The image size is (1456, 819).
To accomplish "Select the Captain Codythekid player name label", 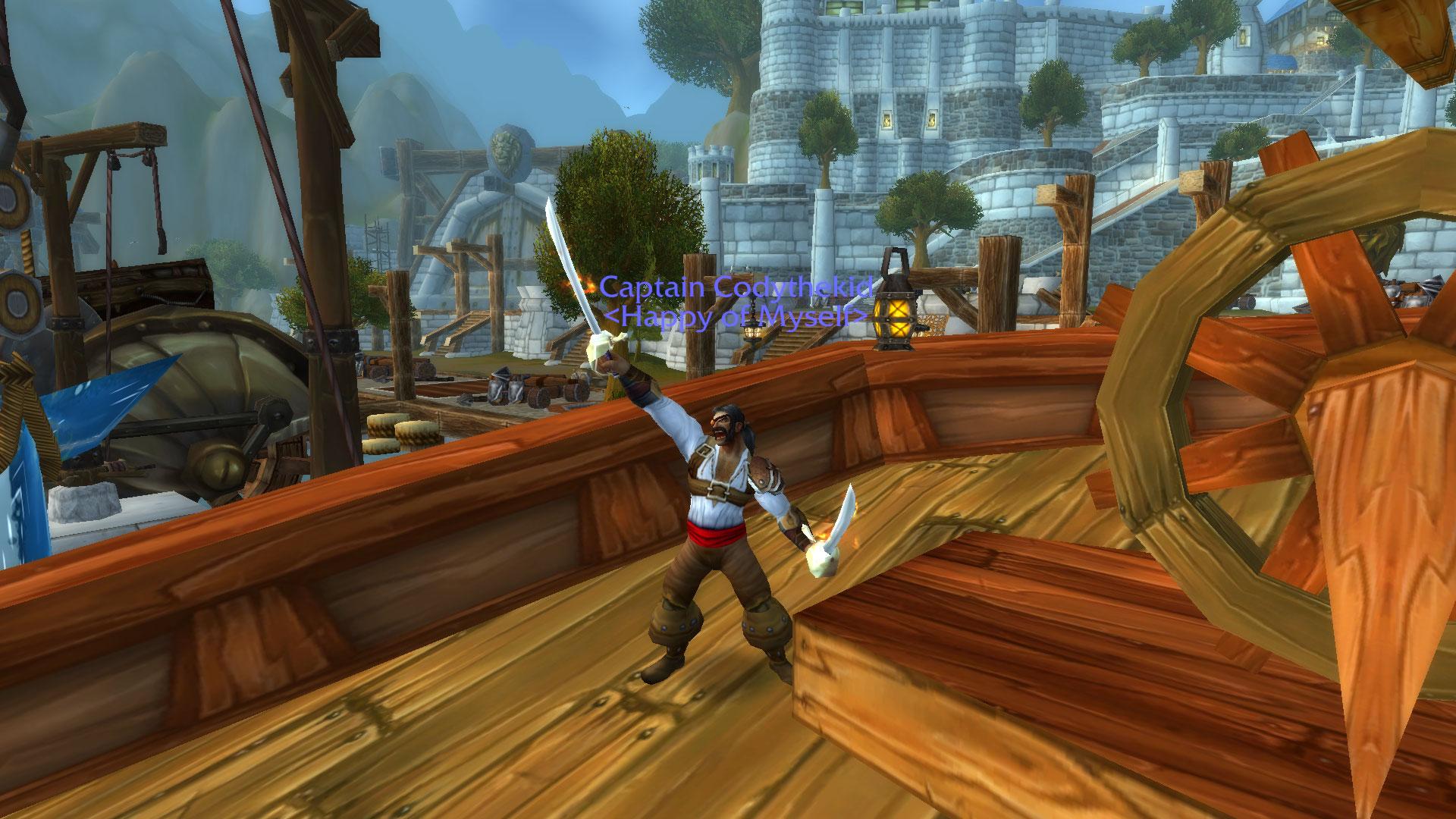I will 734,288.
